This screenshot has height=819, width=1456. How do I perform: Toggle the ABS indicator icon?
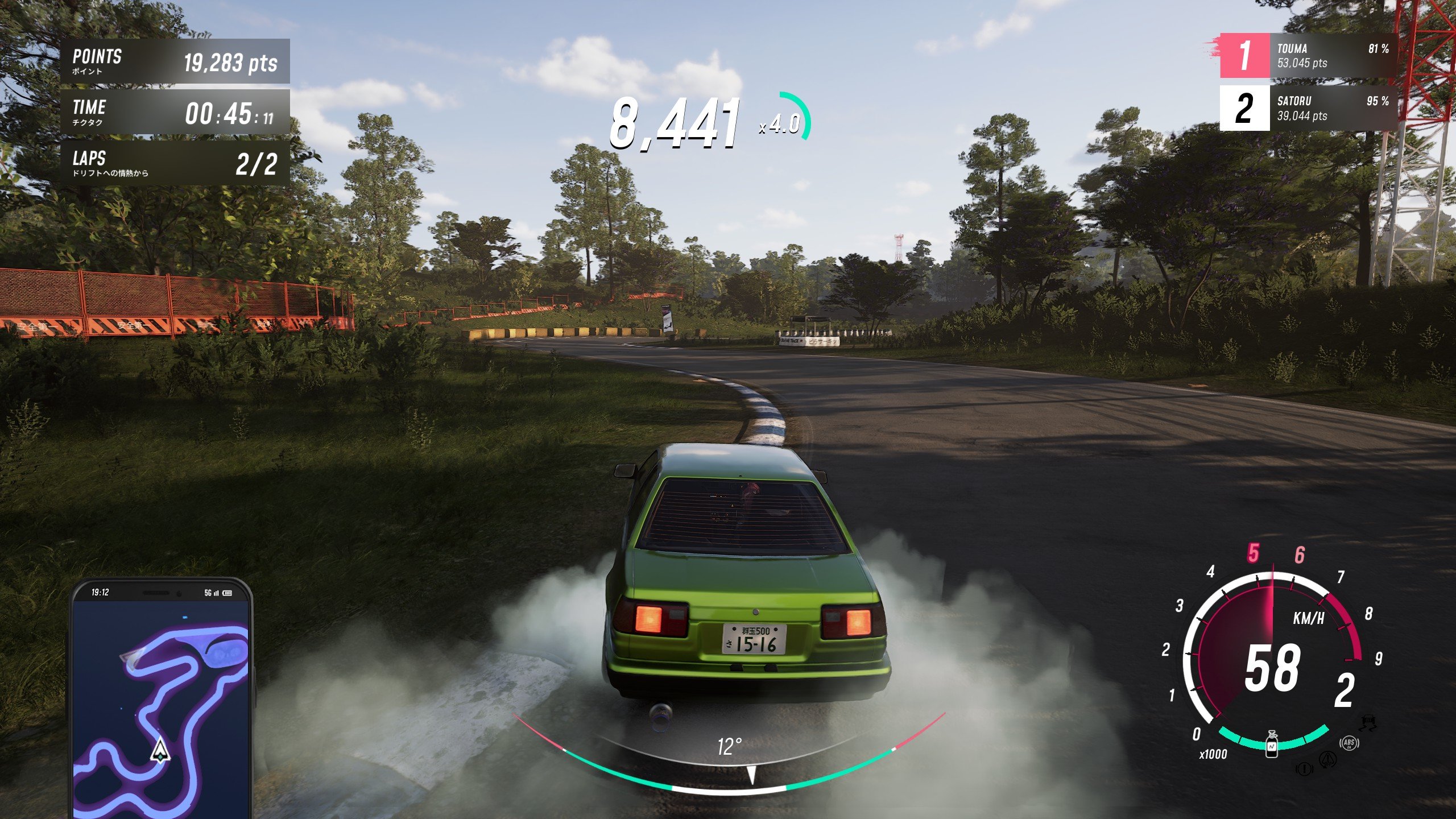tap(1349, 743)
